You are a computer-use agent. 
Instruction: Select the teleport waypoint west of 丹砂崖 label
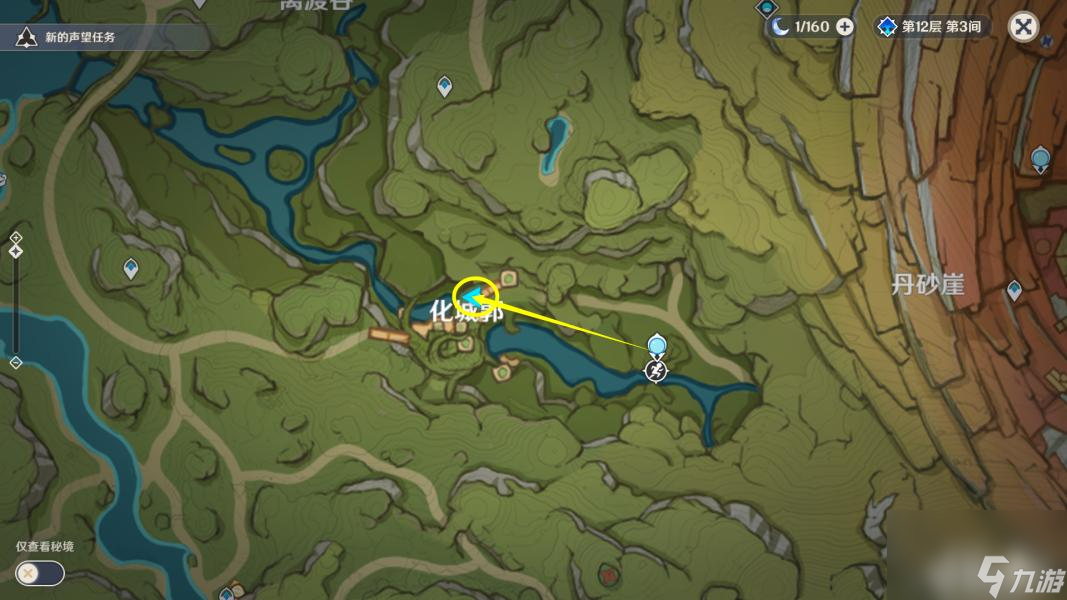tap(1015, 290)
